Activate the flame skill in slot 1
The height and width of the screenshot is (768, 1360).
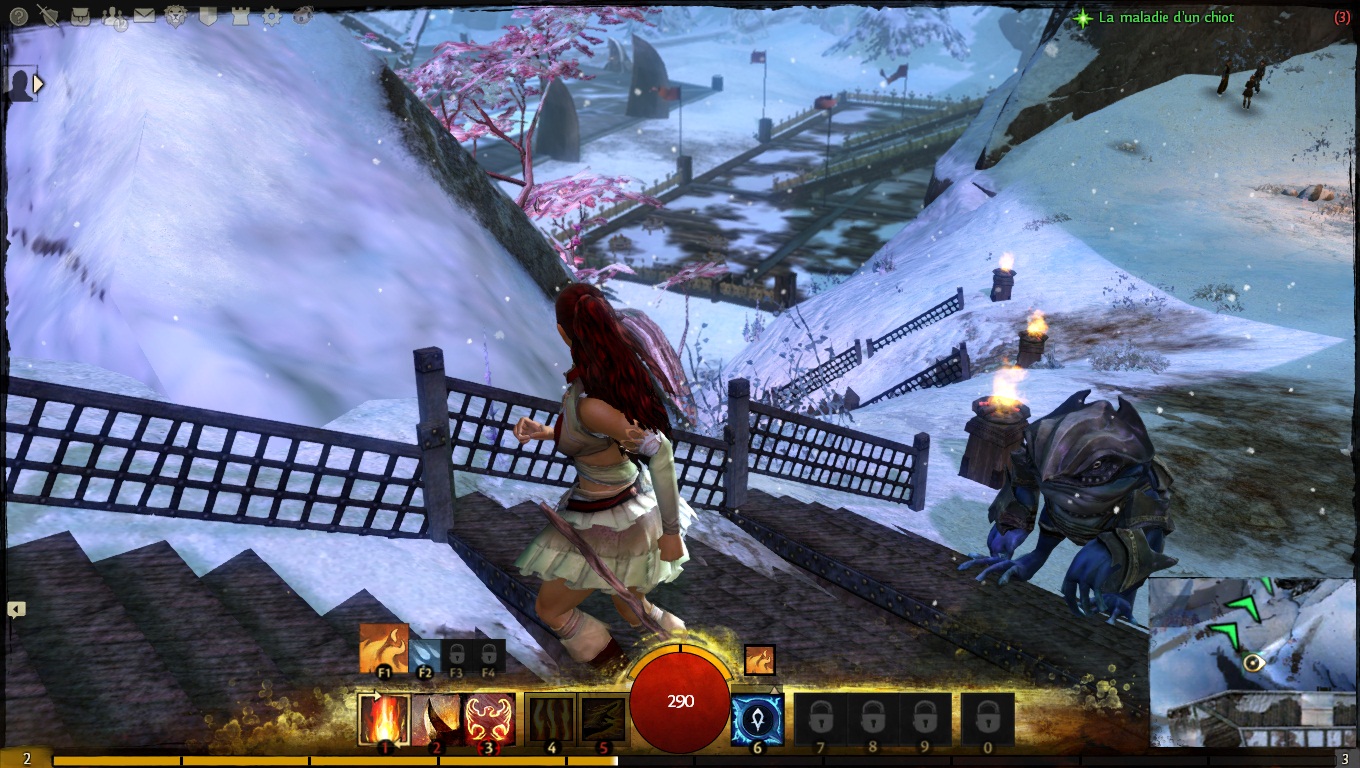(x=384, y=719)
